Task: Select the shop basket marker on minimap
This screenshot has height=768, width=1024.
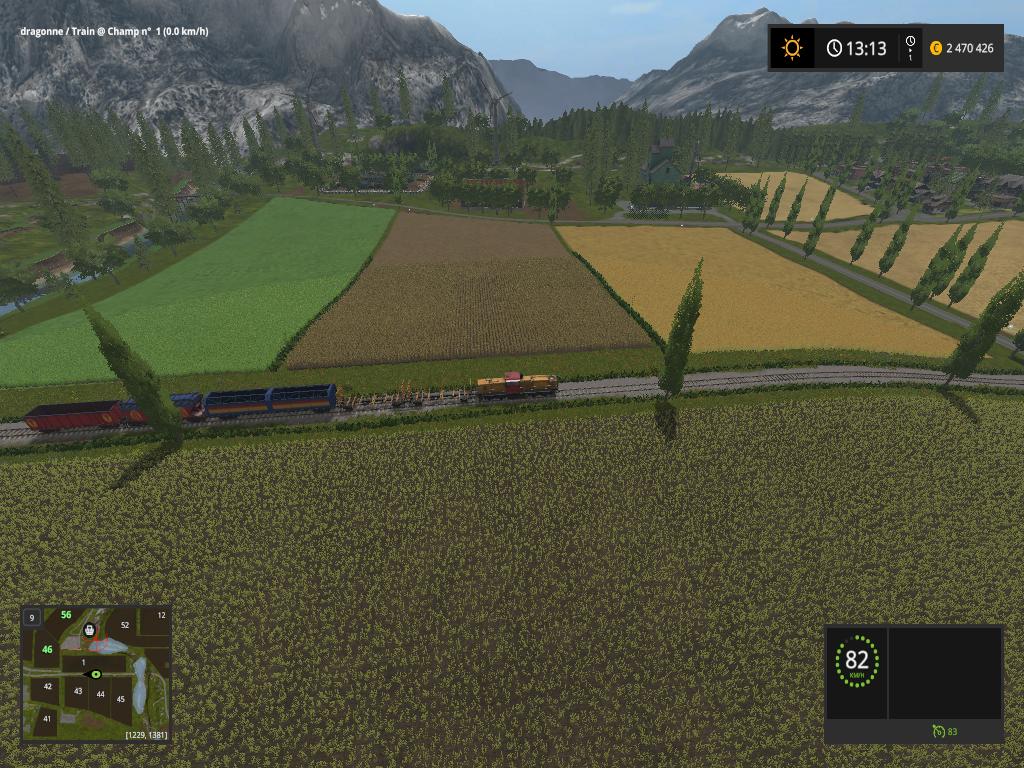Action: coord(90,630)
